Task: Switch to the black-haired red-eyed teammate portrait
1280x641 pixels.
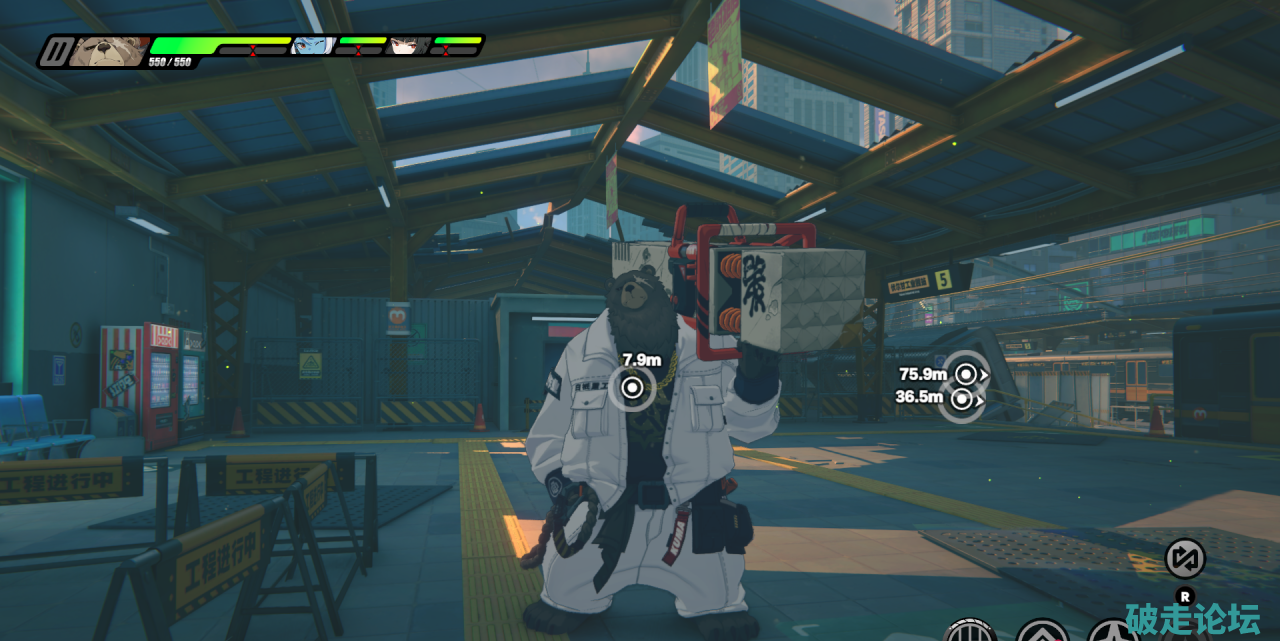Action: pyautogui.click(x=408, y=46)
